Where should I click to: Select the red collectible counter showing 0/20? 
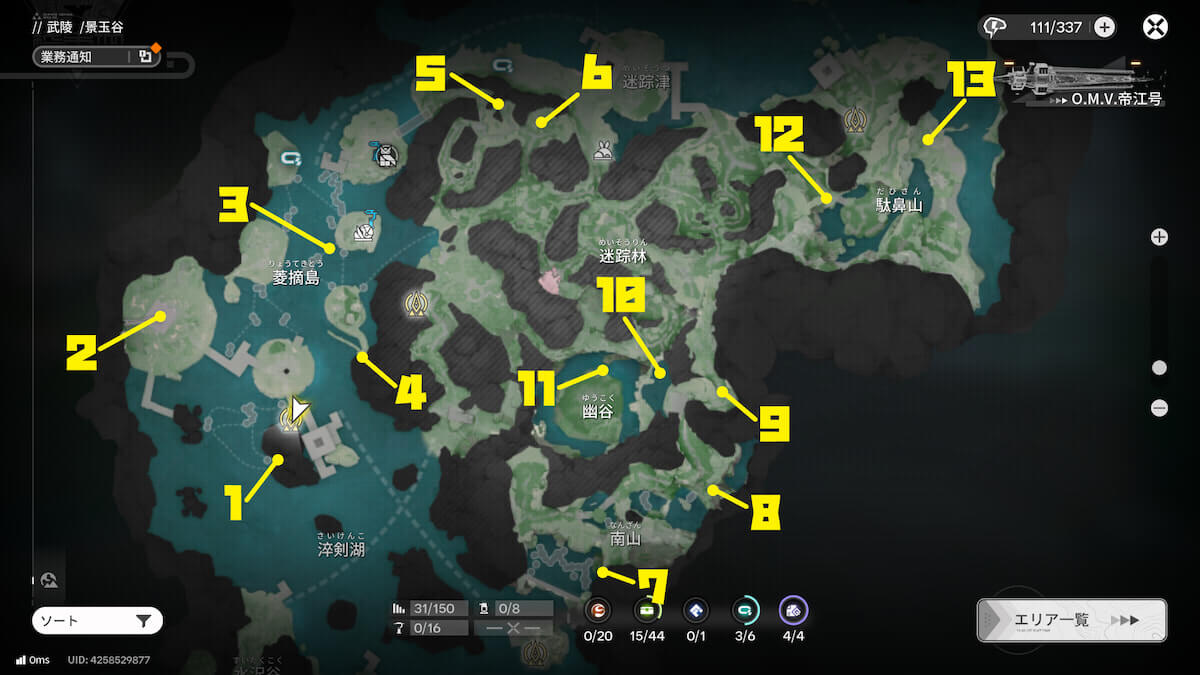pos(599,610)
